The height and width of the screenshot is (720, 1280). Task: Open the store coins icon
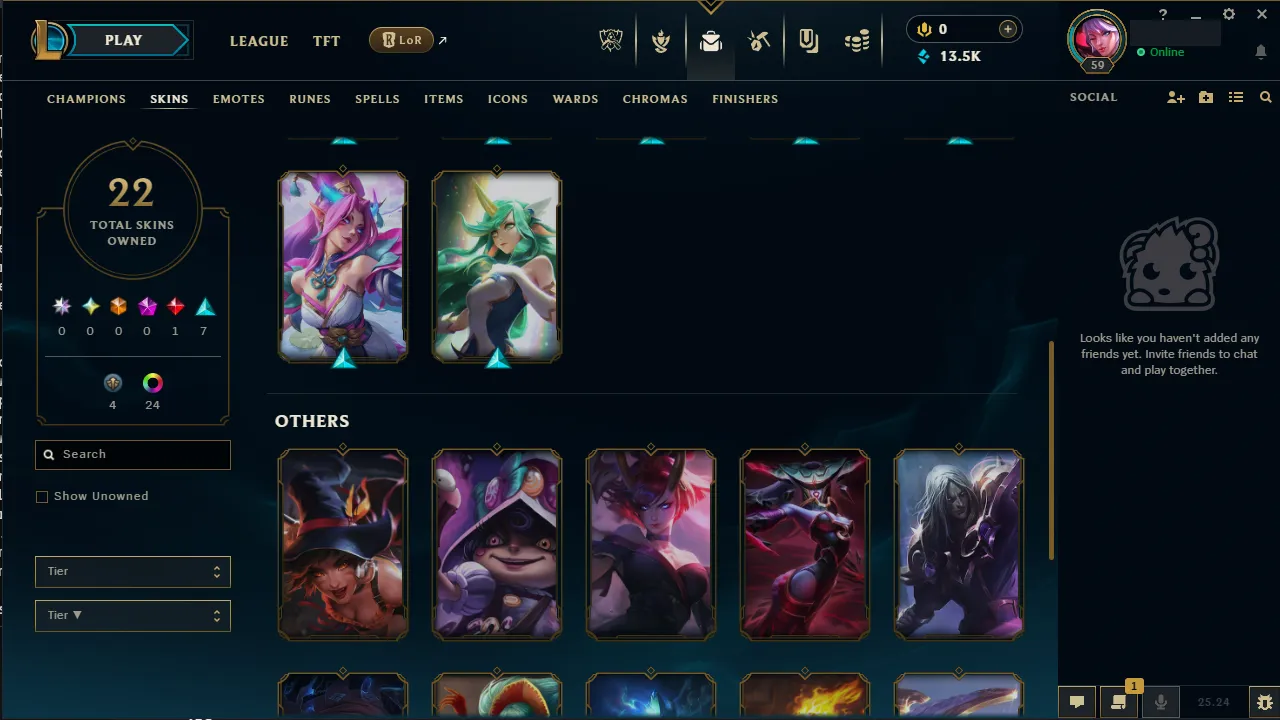tap(857, 40)
